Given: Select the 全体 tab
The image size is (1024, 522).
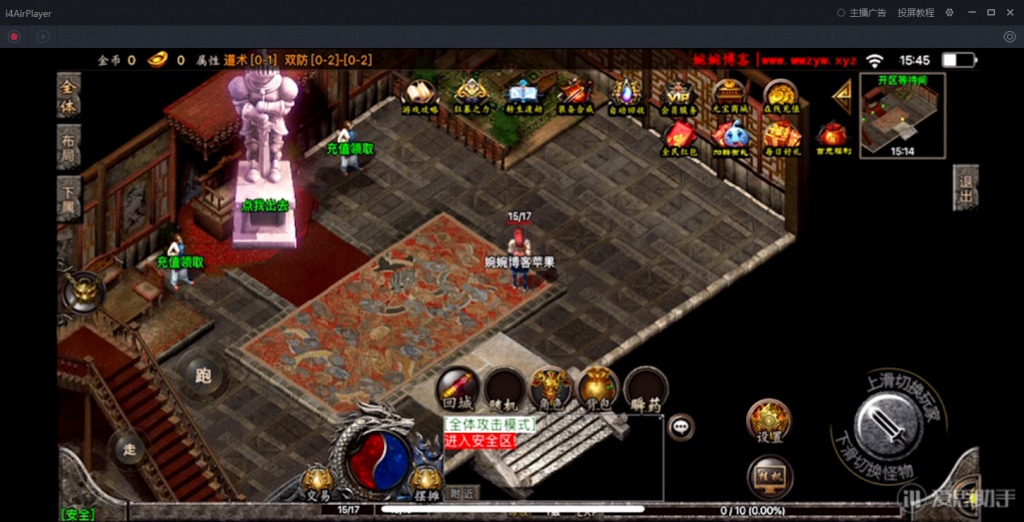Looking at the screenshot, I should 68,96.
